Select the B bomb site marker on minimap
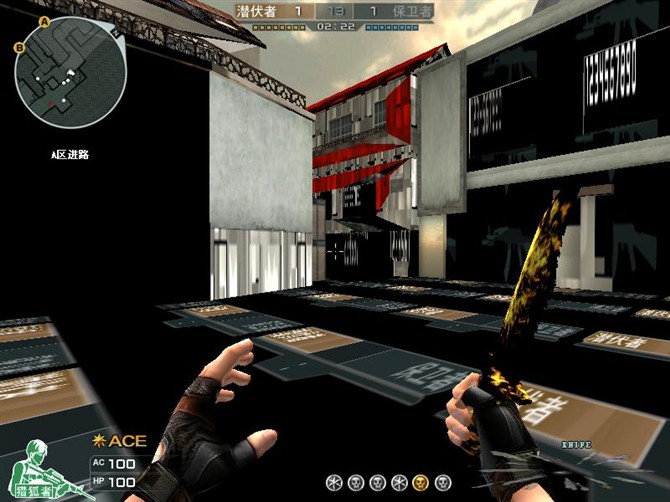The width and height of the screenshot is (670, 502). click(18, 47)
